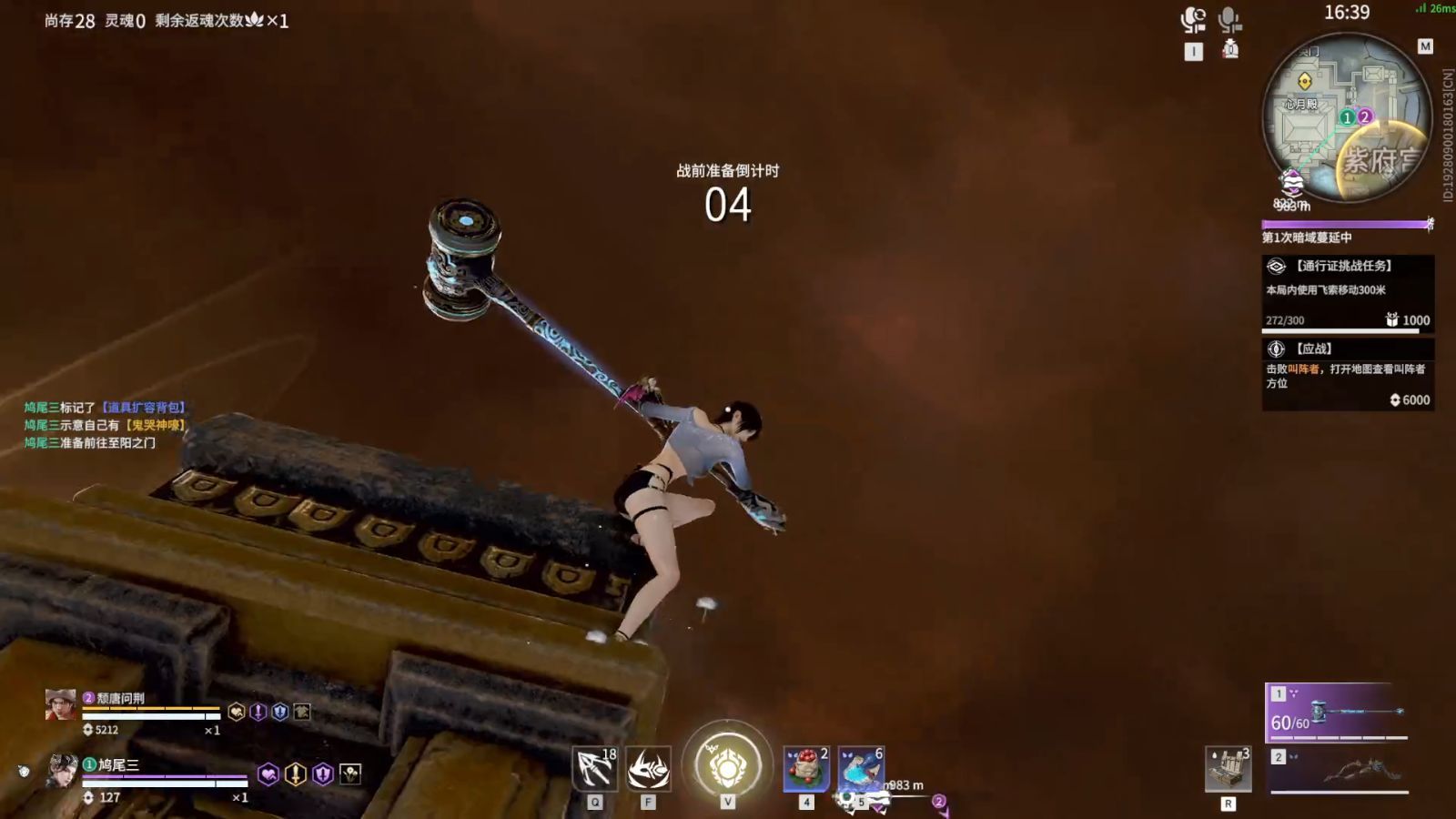1456x819 pixels.
Task: Select the yellow diamond marker on minimap
Action: [x=1304, y=80]
